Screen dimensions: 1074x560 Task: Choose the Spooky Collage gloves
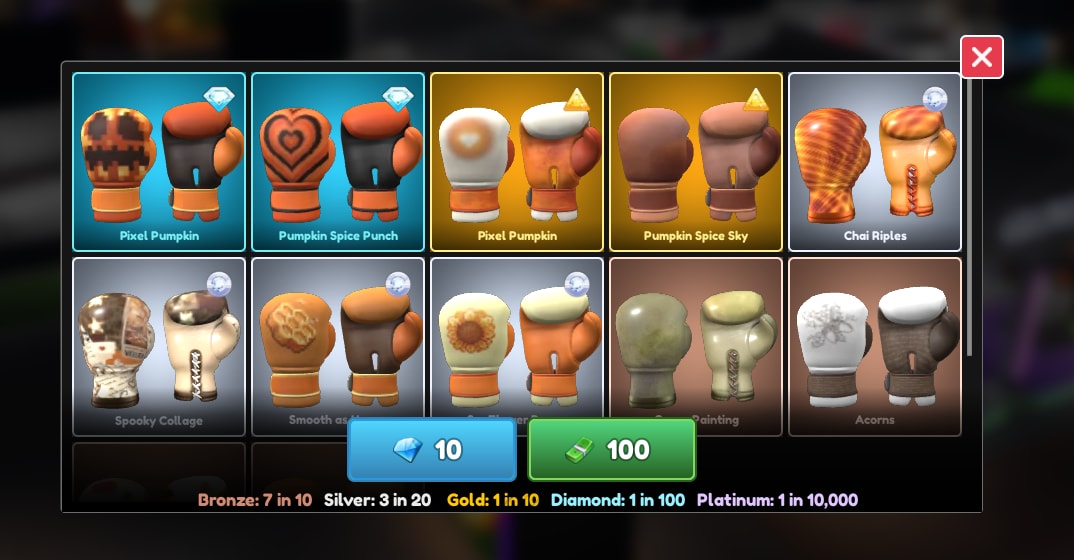coord(159,345)
